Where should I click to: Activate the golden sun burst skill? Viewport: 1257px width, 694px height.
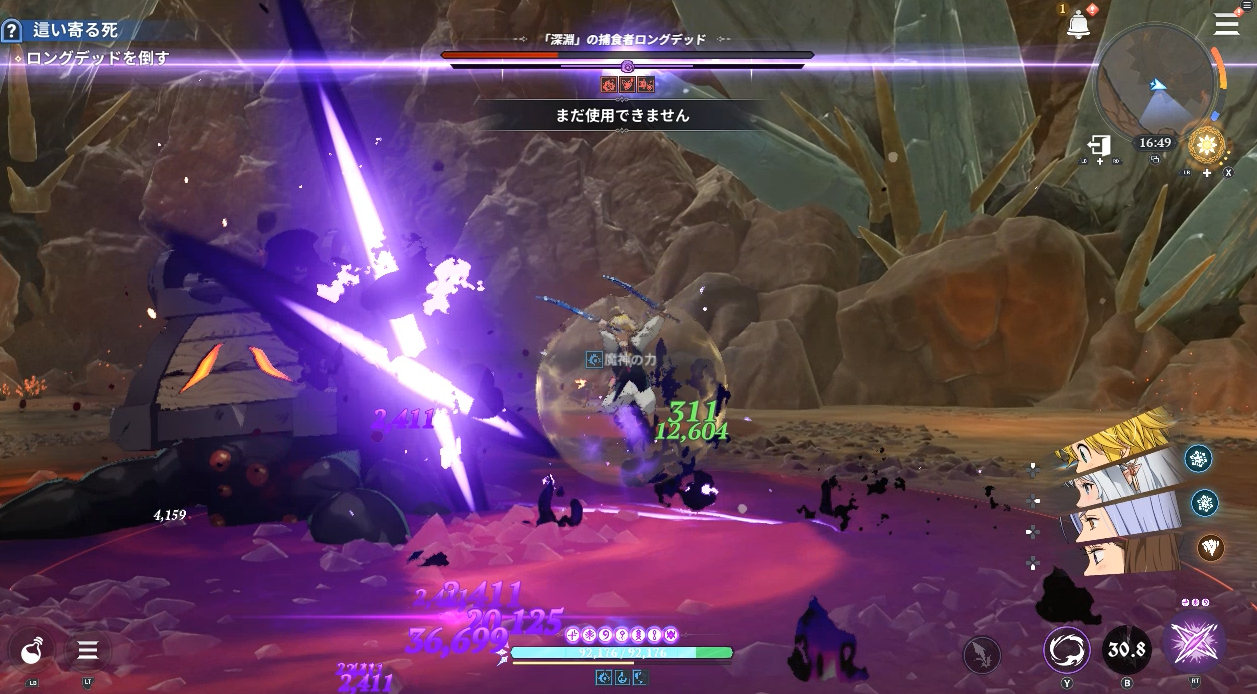1207,146
